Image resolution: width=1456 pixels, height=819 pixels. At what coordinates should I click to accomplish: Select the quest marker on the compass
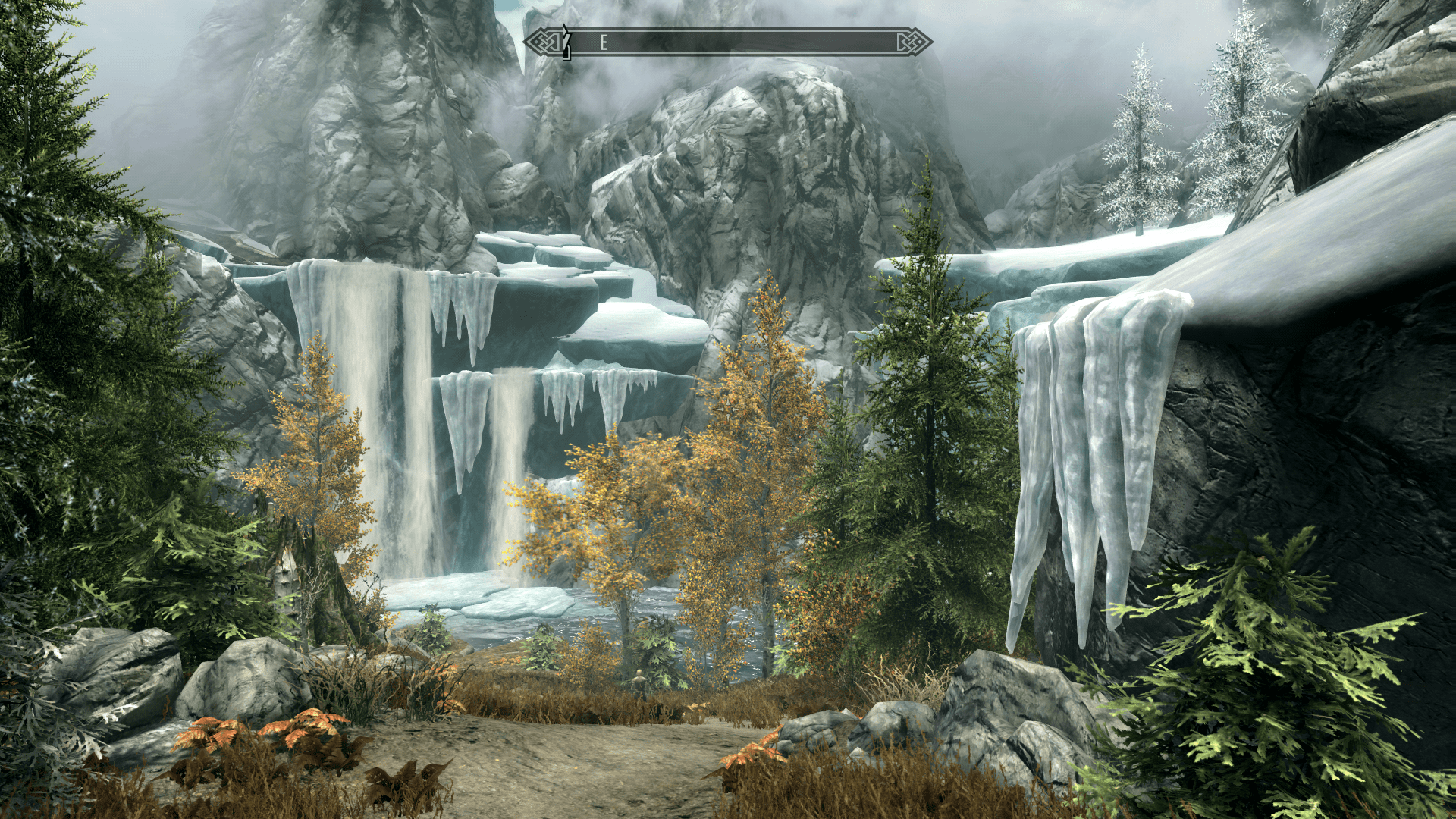pyautogui.click(x=565, y=42)
